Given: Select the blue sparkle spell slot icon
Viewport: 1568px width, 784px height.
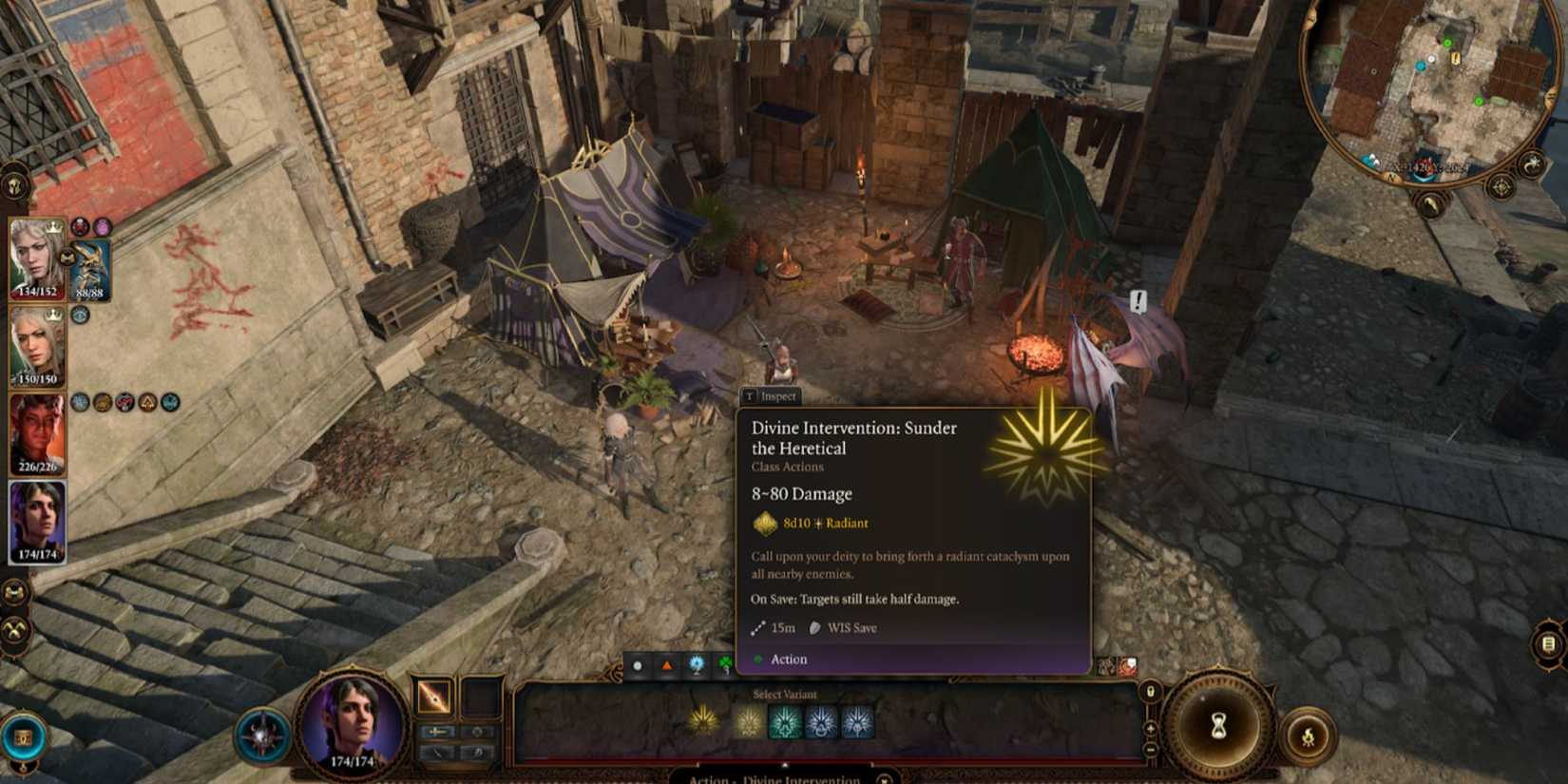Looking at the screenshot, I should pos(697,663).
